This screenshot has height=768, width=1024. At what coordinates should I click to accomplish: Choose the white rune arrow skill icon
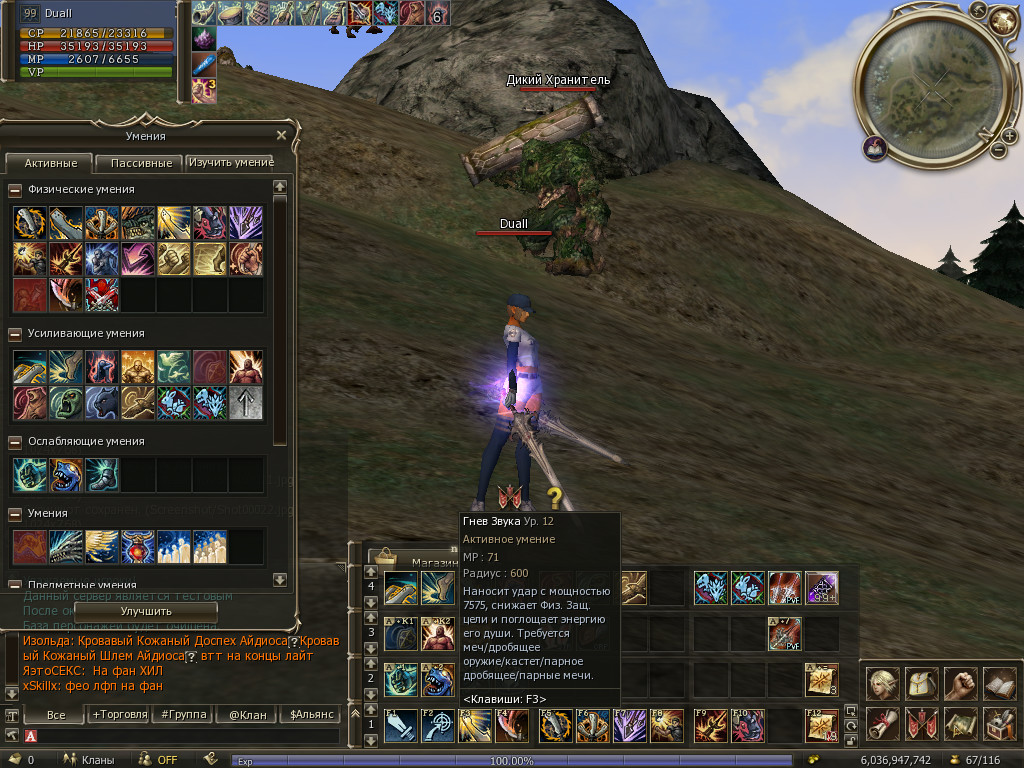[x=246, y=403]
